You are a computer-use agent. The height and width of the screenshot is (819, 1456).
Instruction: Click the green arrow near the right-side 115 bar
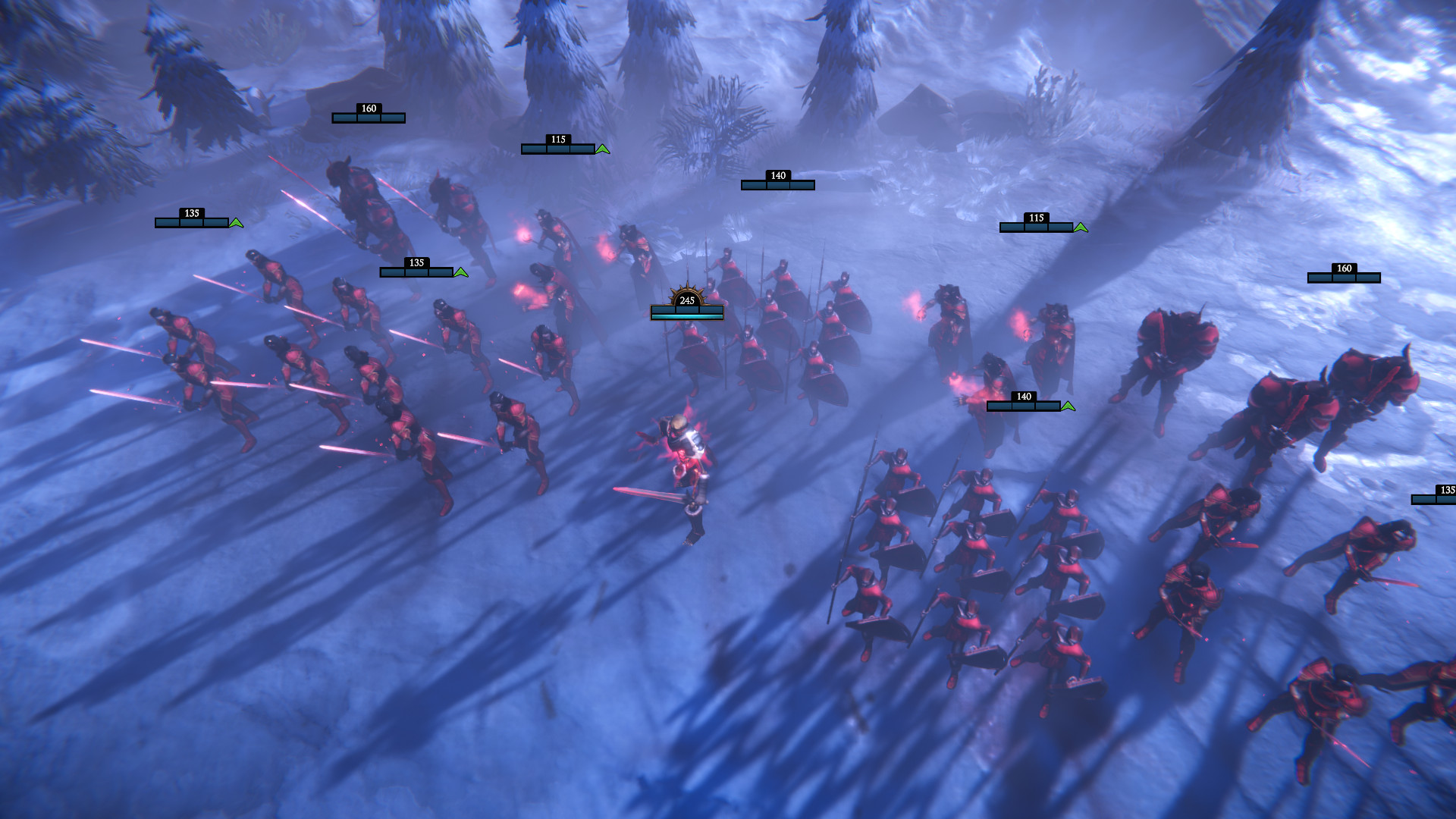pos(1080,225)
